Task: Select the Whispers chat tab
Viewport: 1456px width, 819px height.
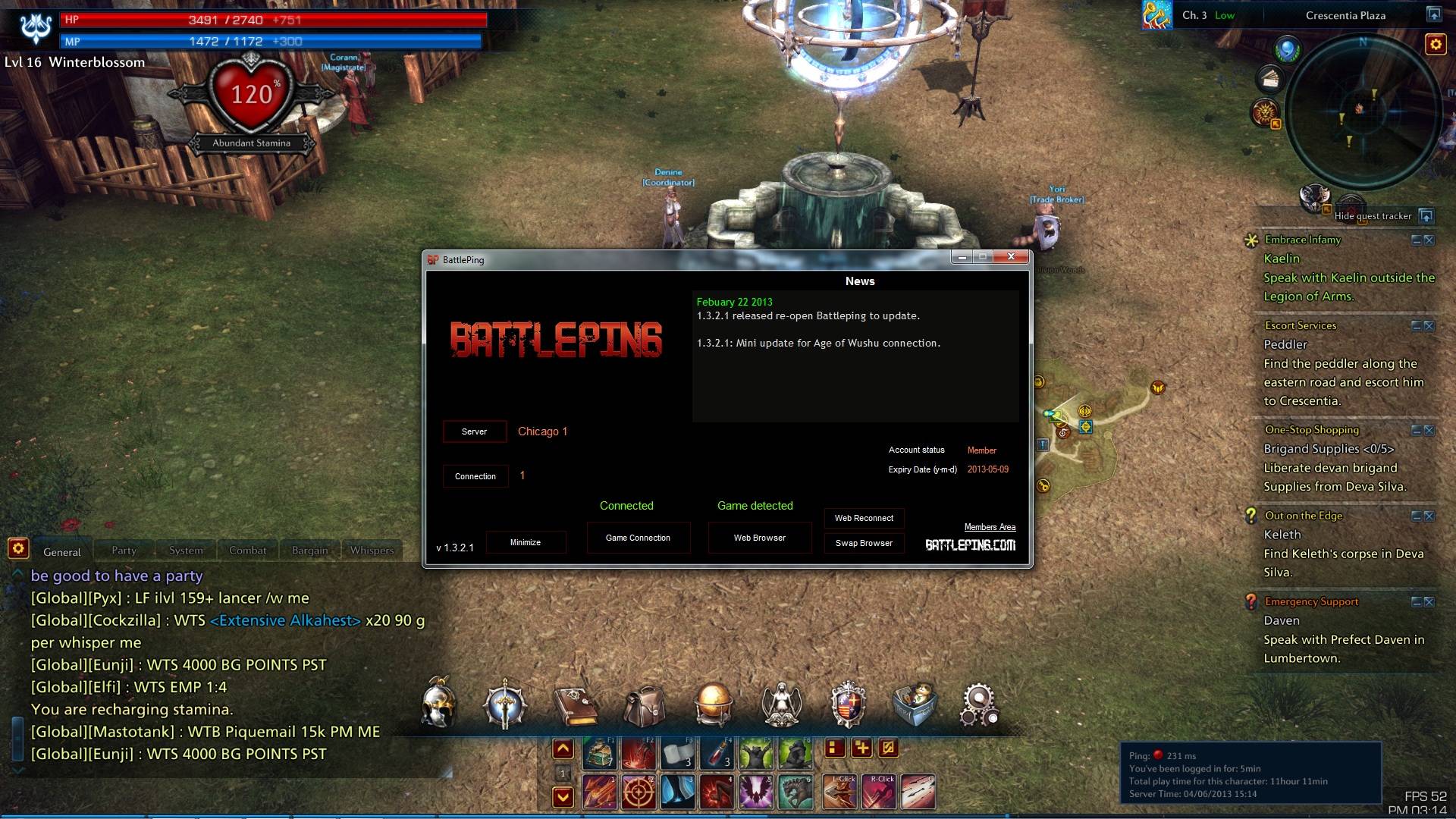Action: coord(372,551)
